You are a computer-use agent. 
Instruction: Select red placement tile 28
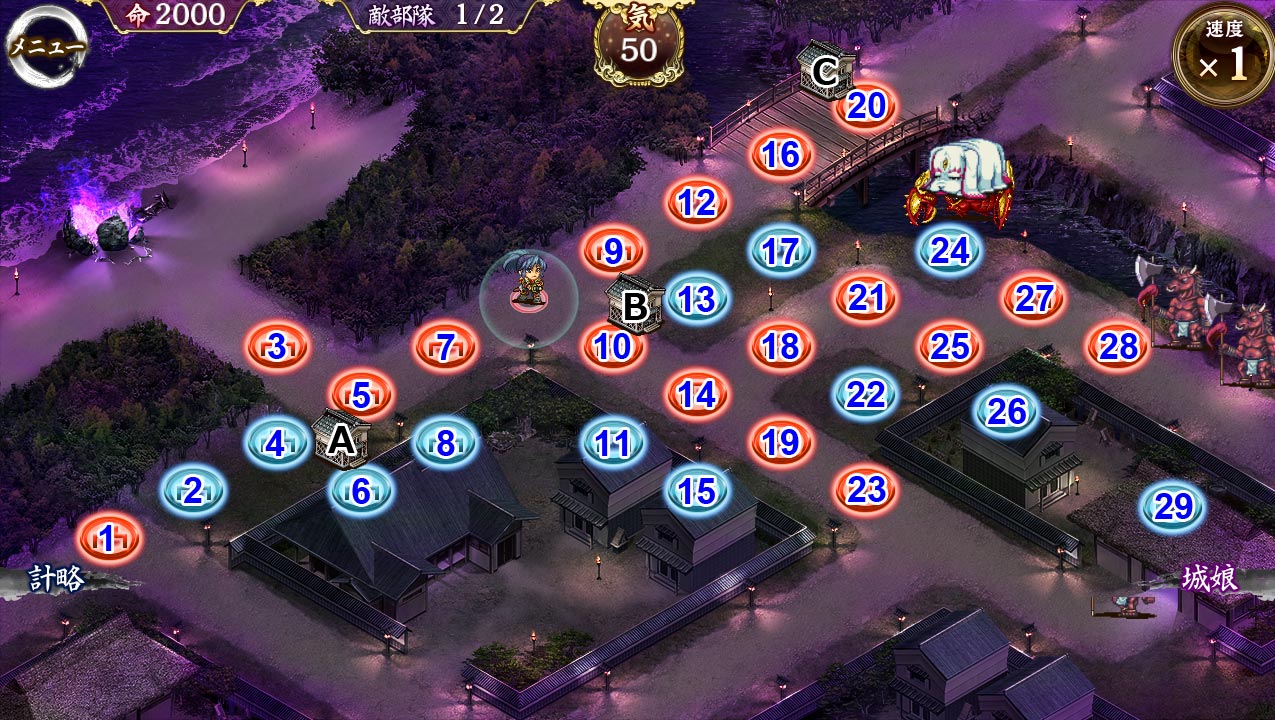click(1119, 347)
